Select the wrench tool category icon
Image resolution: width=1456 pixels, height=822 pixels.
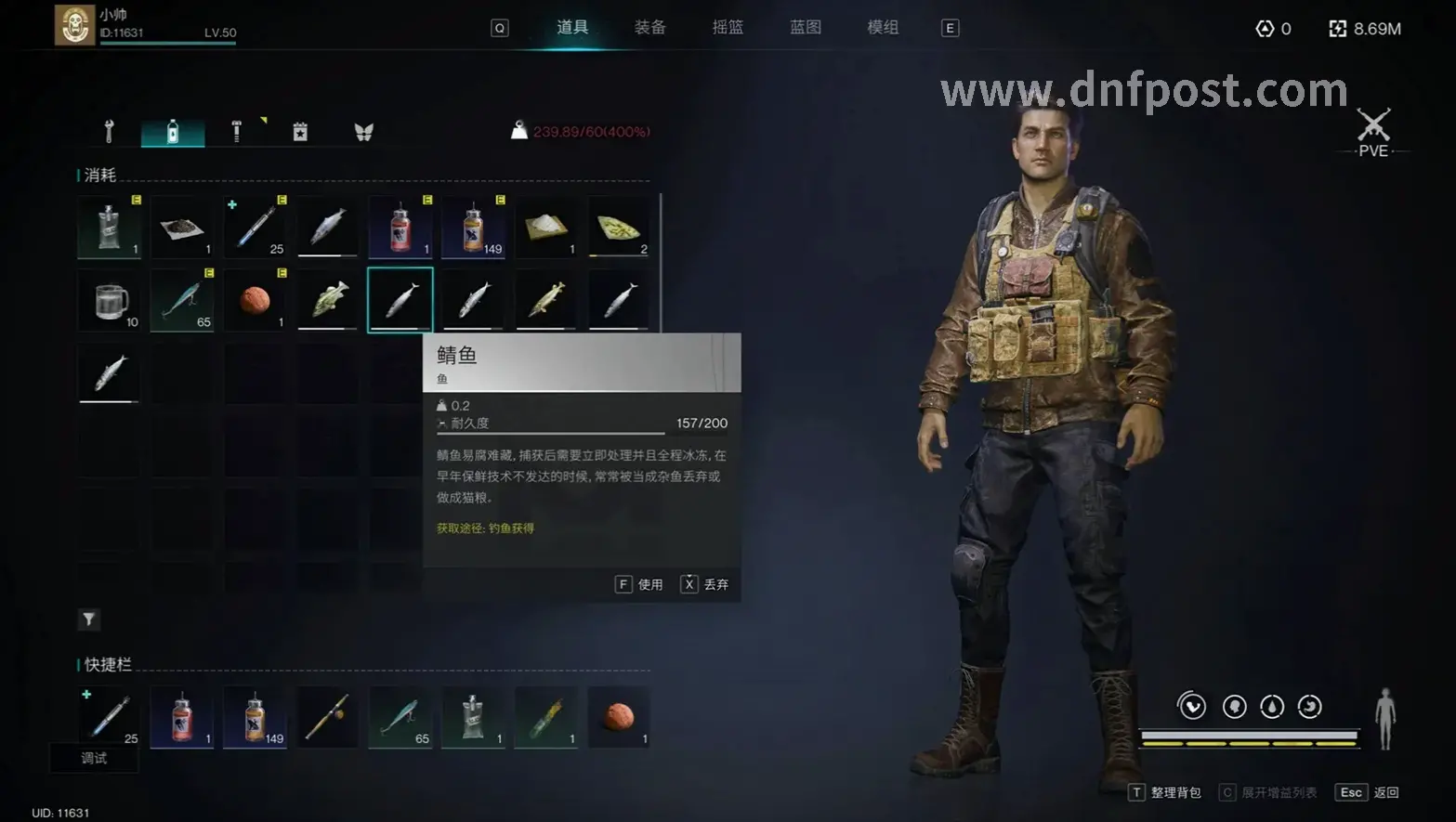[109, 131]
